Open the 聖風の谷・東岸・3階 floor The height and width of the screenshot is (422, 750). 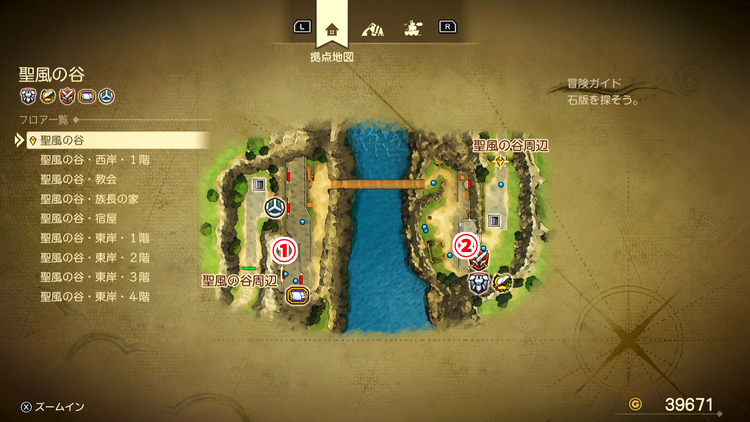pos(95,277)
